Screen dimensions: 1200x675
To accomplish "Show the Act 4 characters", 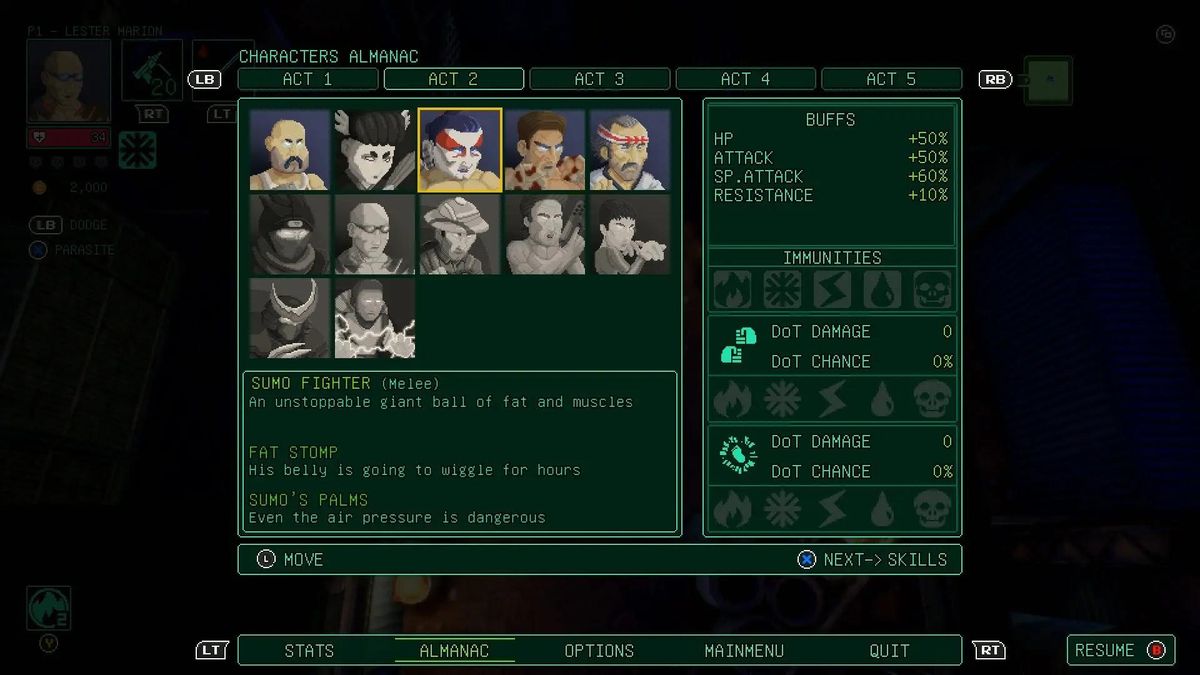I will pyautogui.click(x=746, y=79).
